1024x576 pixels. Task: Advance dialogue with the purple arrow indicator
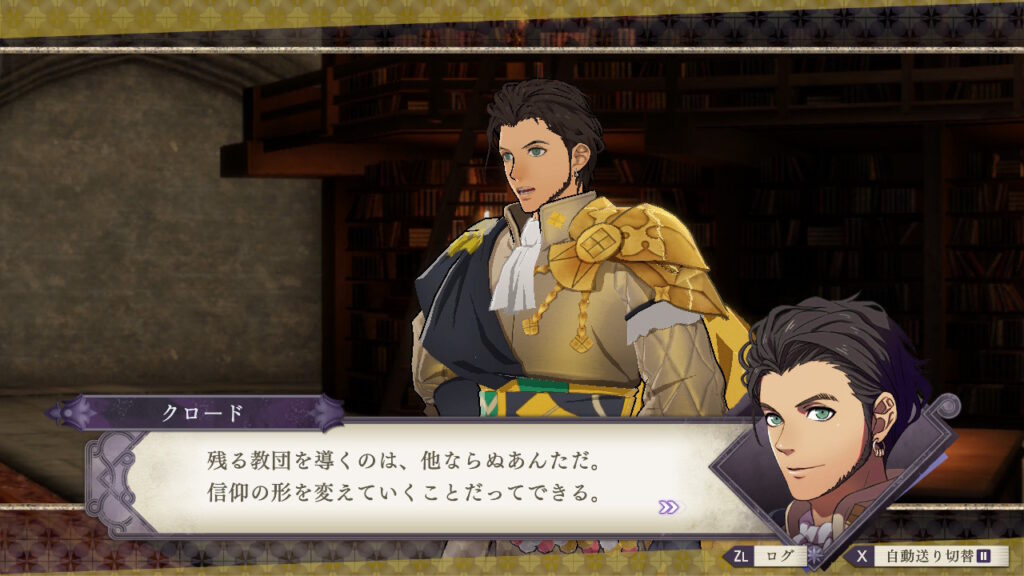pyautogui.click(x=668, y=507)
